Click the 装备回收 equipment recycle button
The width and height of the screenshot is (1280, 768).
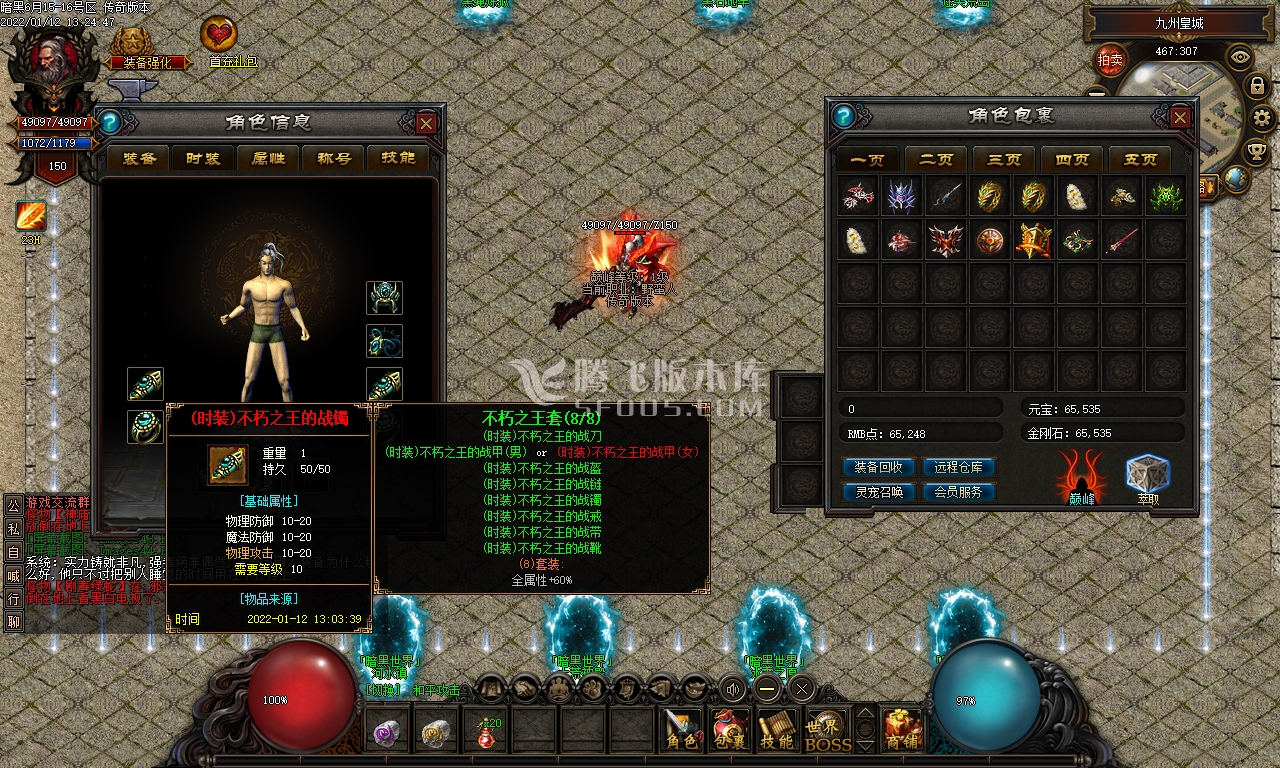point(879,467)
